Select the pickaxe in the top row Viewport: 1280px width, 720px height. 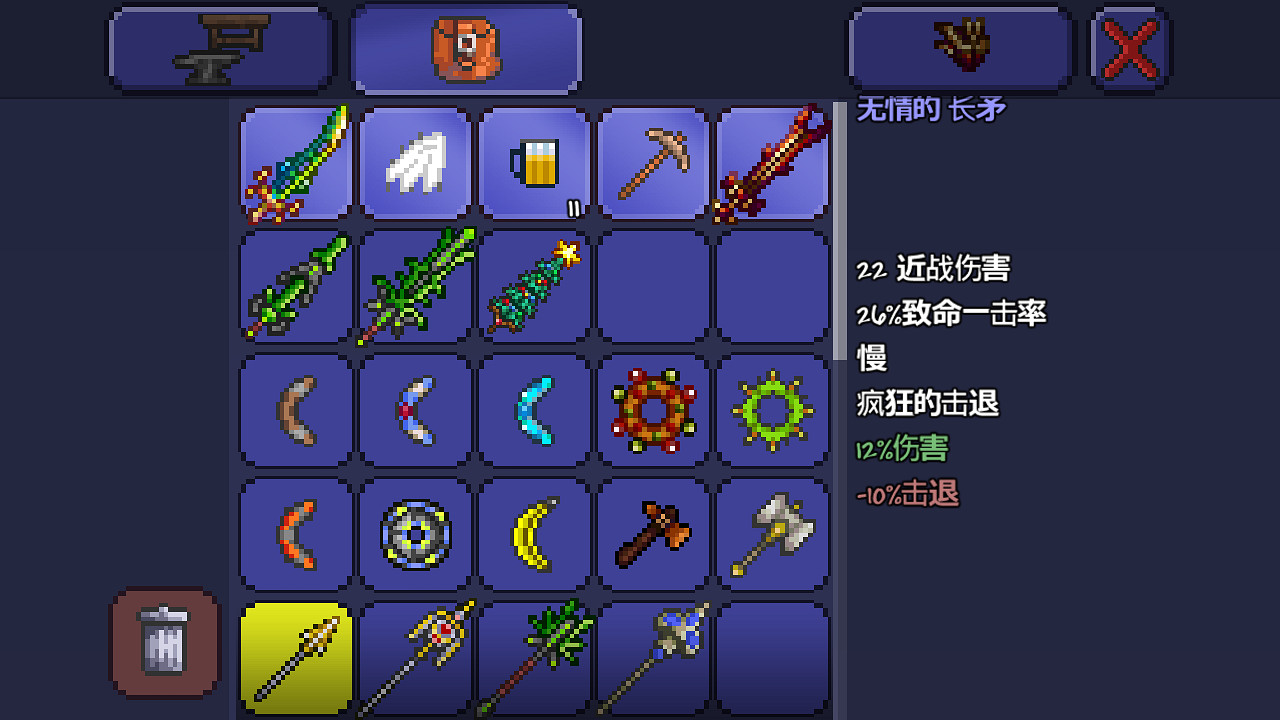[653, 163]
